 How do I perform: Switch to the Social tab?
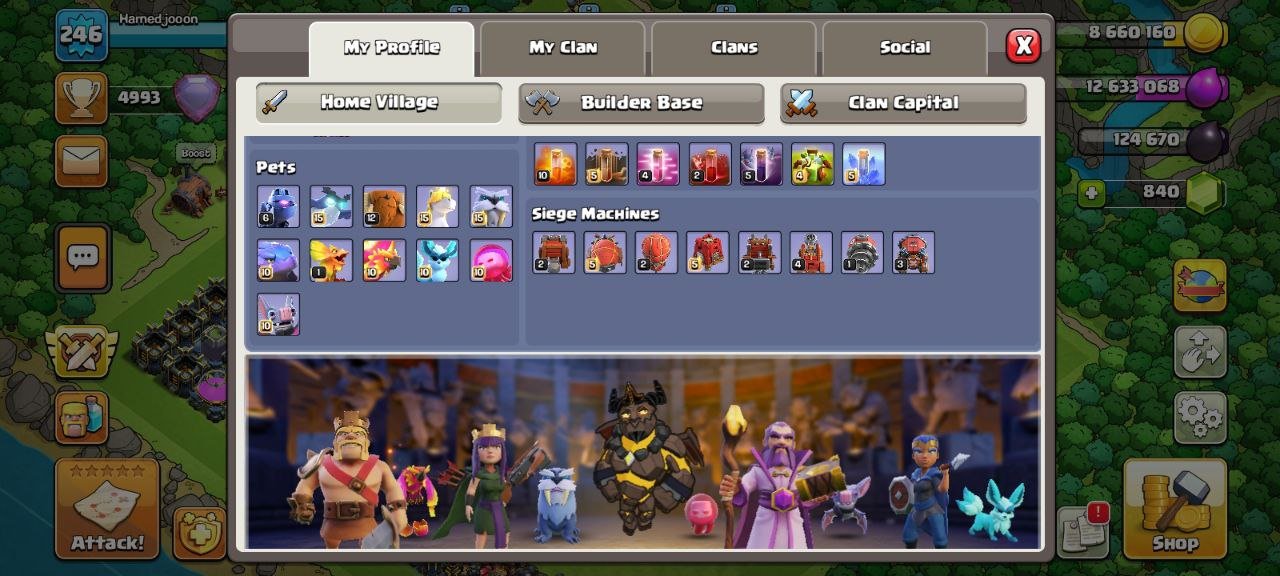[904, 48]
